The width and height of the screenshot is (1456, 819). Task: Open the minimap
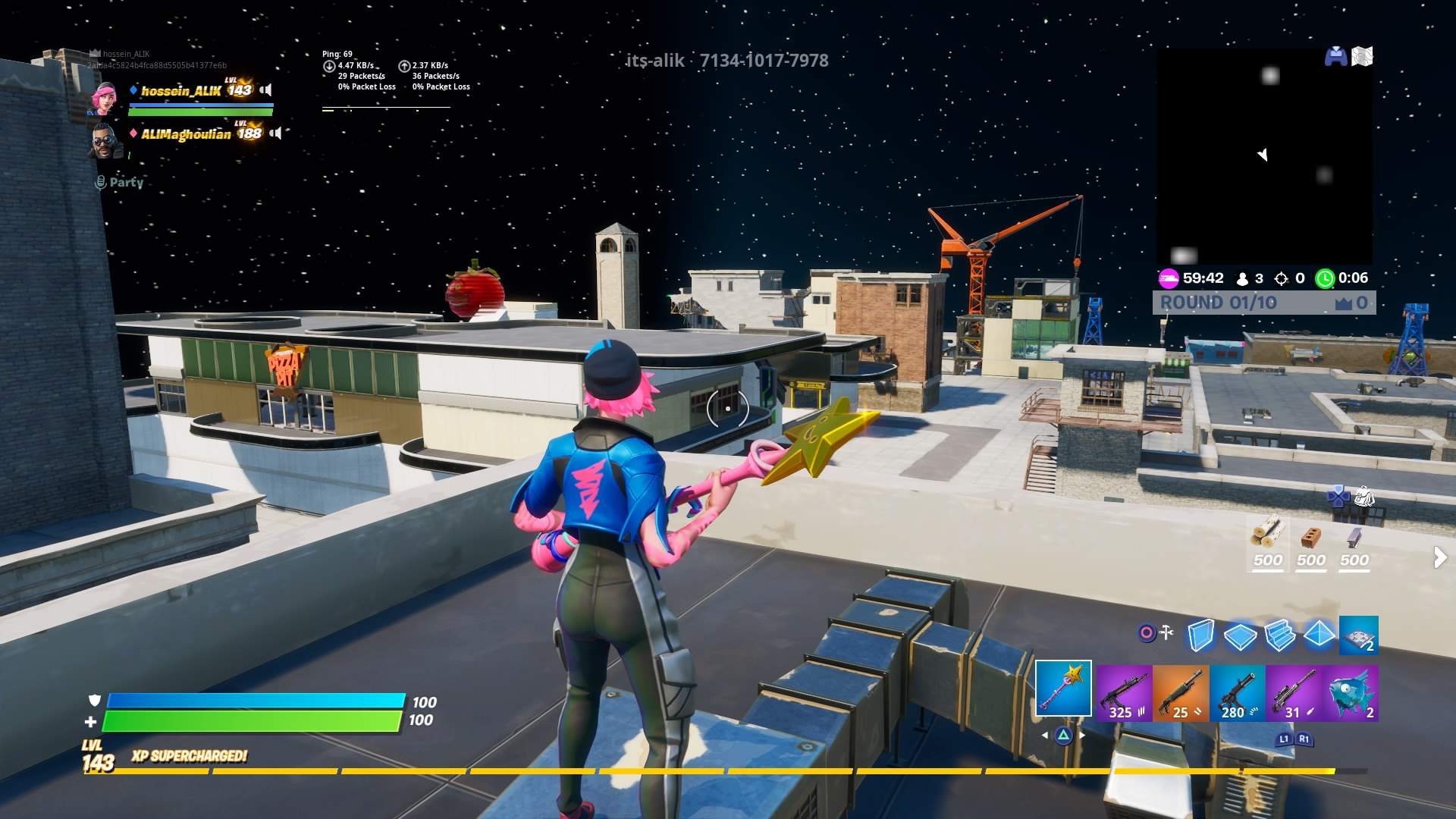(1263, 157)
